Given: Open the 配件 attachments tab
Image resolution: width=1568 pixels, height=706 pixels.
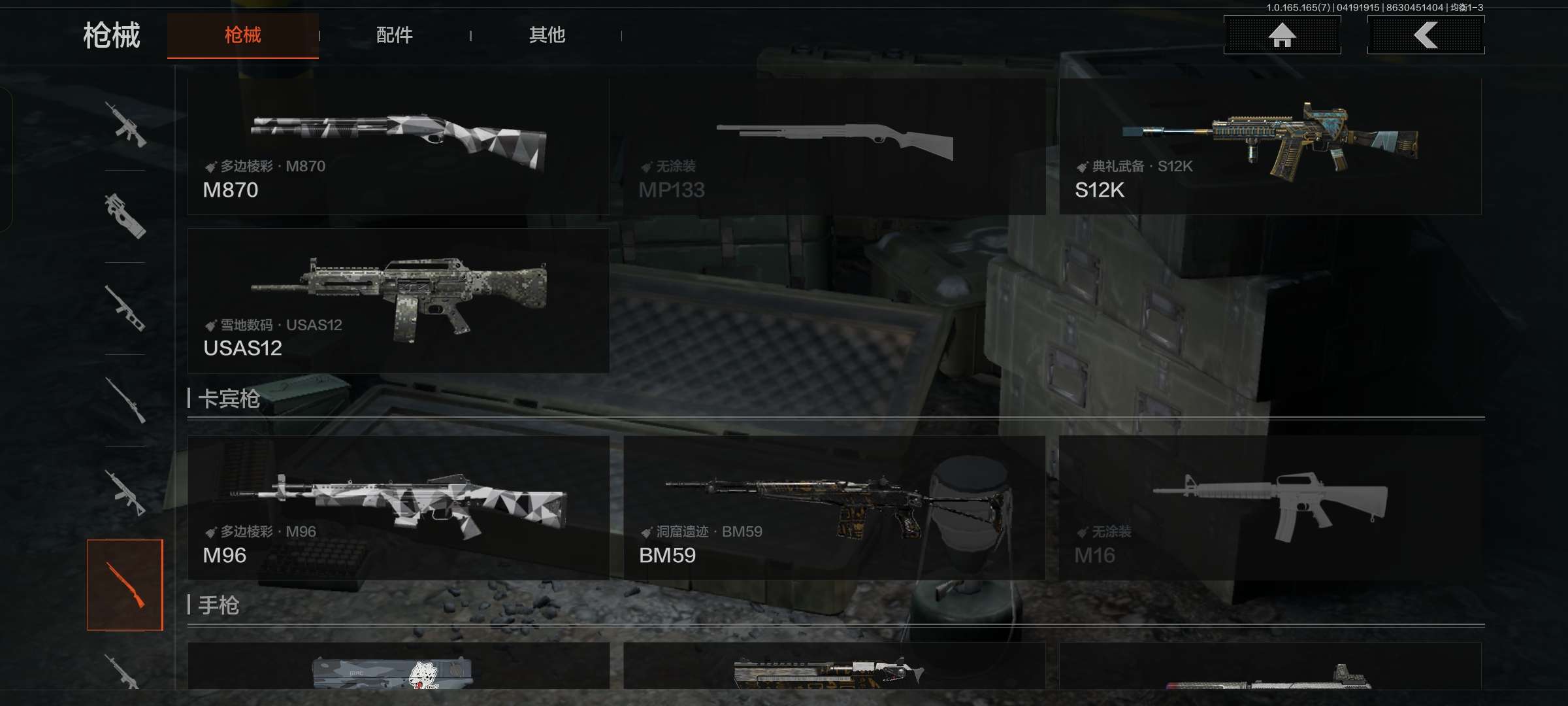Looking at the screenshot, I should [x=394, y=35].
